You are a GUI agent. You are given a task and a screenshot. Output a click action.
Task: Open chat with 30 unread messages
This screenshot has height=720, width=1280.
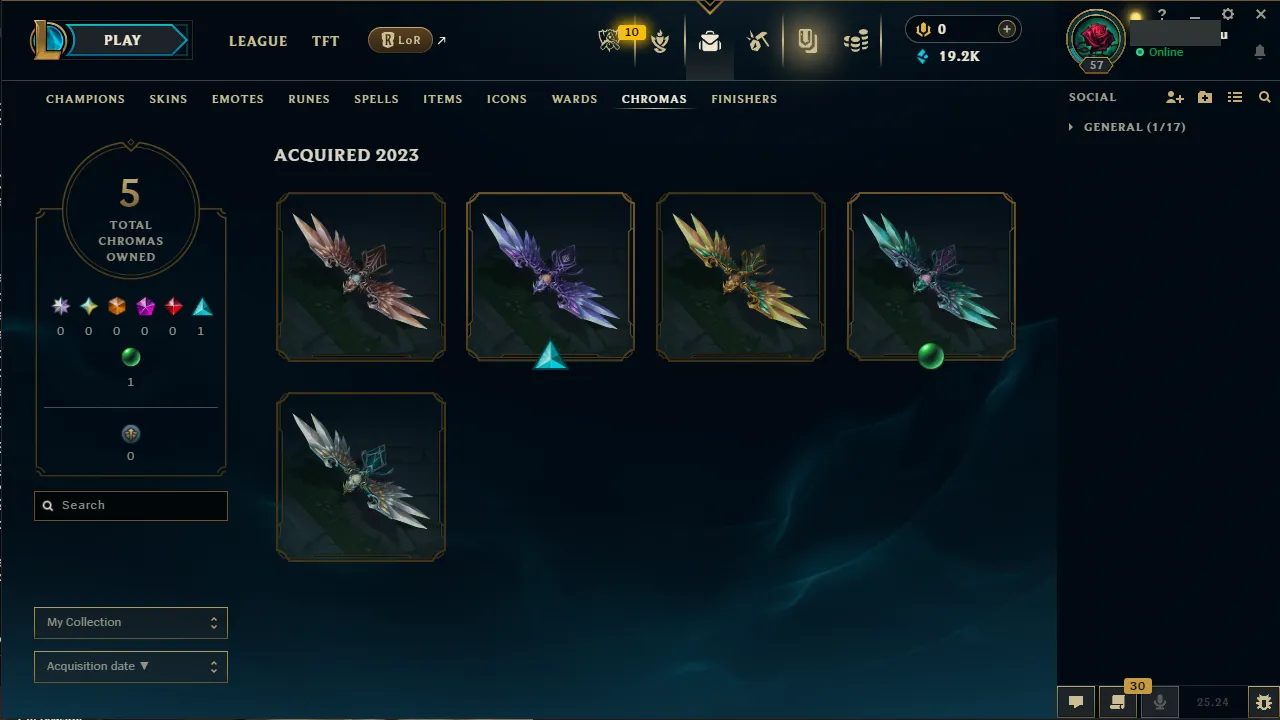[x=1117, y=701]
